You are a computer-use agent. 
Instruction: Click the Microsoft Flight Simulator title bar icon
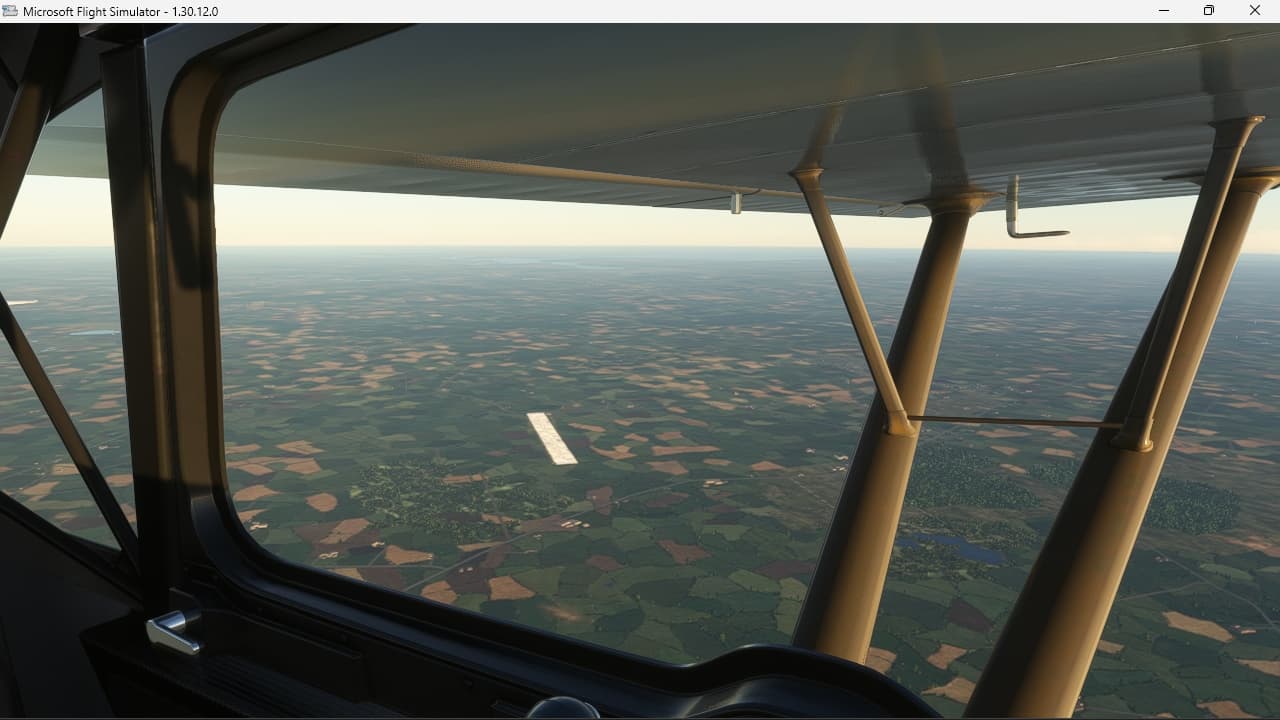10,11
